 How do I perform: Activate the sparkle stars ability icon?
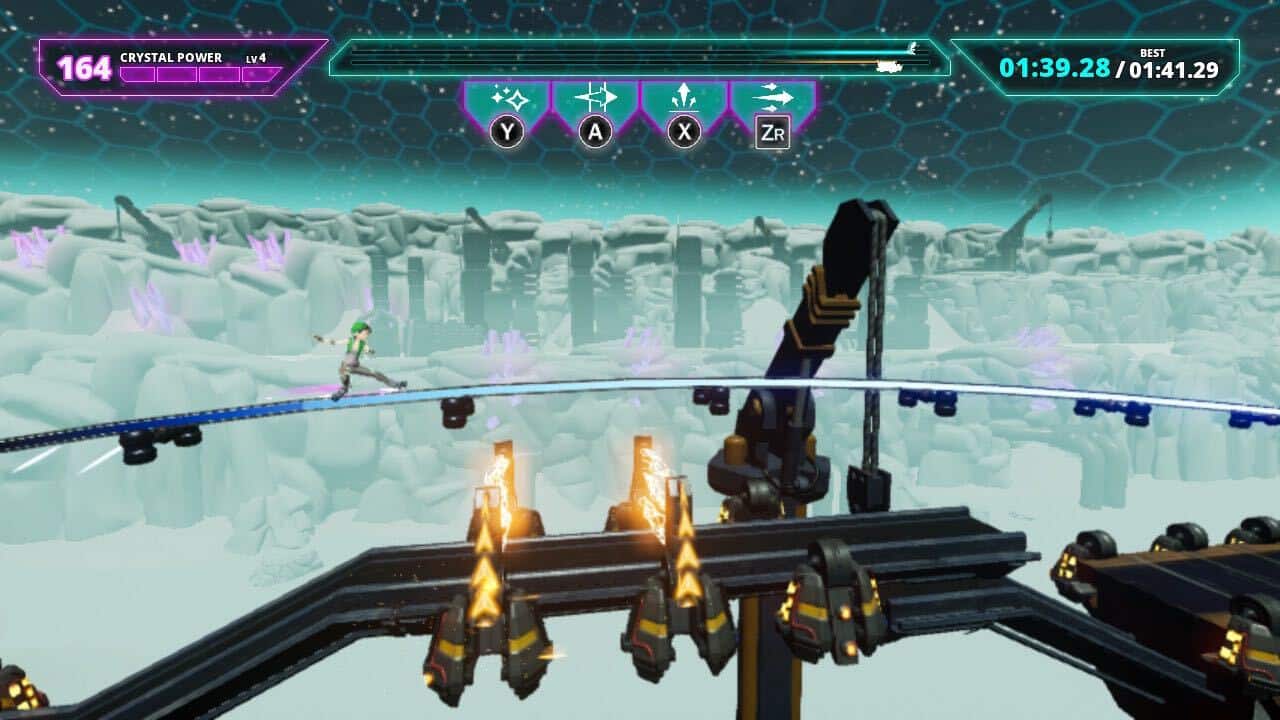(x=506, y=100)
